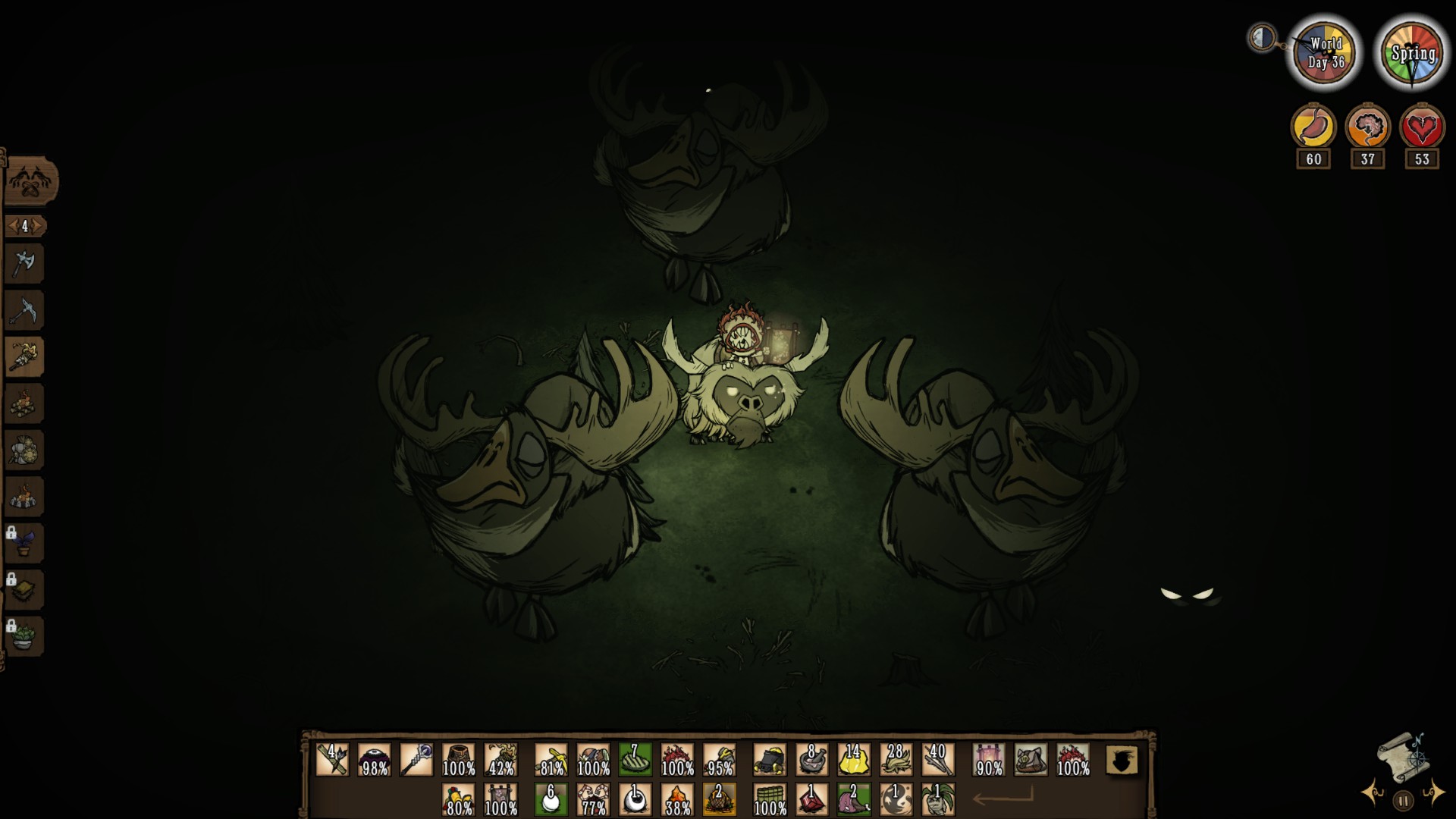This screenshot has height=819, width=1456.
Task: Select the Pickaxe recipe in the crafting menu
Action: [27, 309]
